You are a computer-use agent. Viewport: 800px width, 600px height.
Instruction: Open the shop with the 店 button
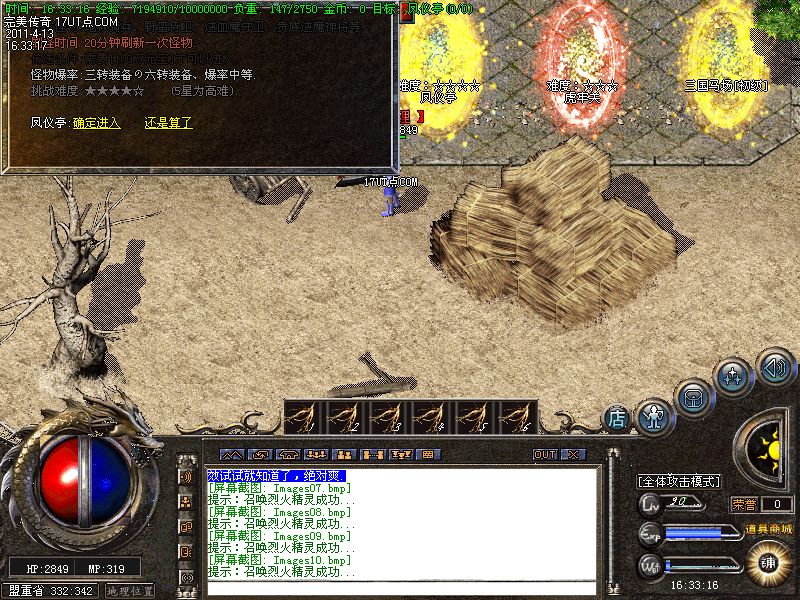tap(617, 417)
